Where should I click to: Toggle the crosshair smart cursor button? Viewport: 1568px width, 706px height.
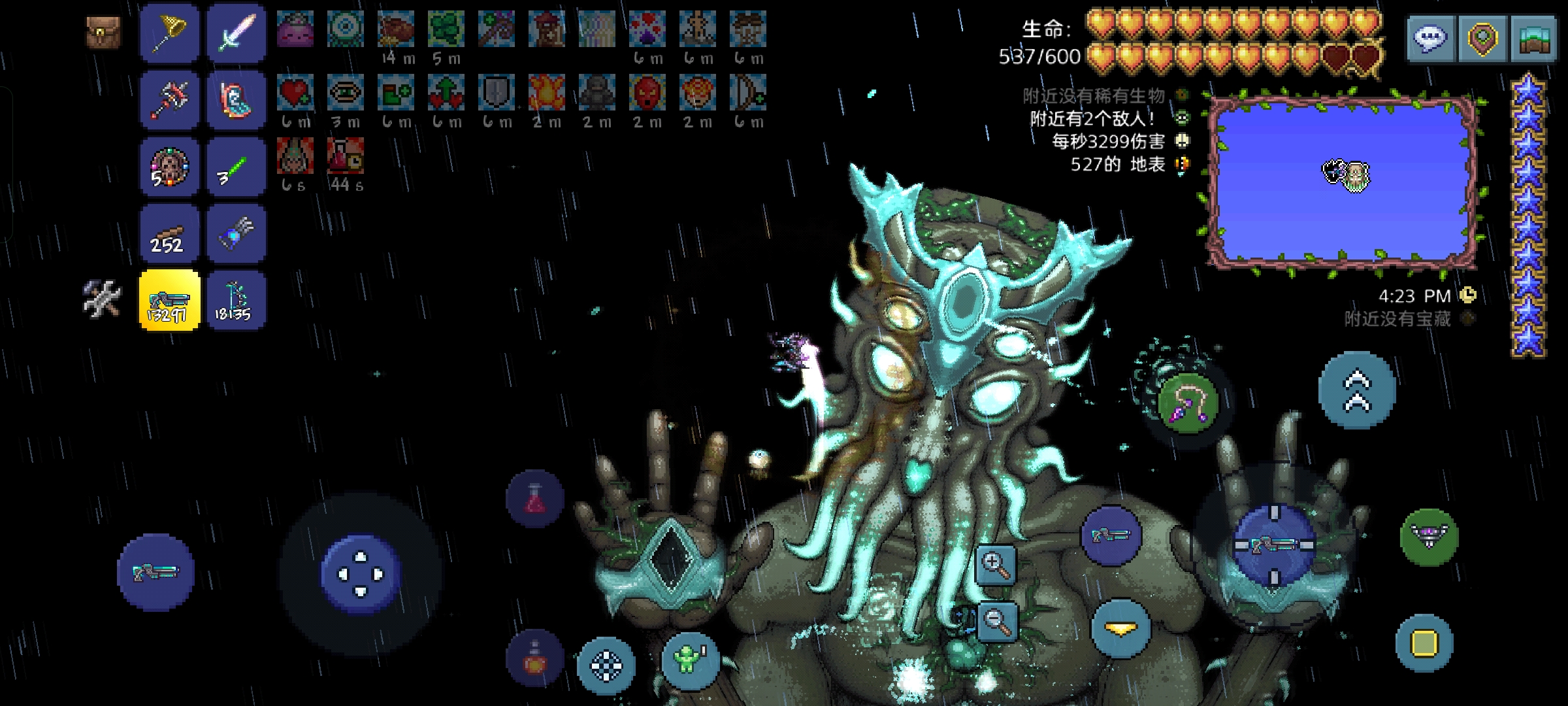pyautogui.click(x=606, y=665)
